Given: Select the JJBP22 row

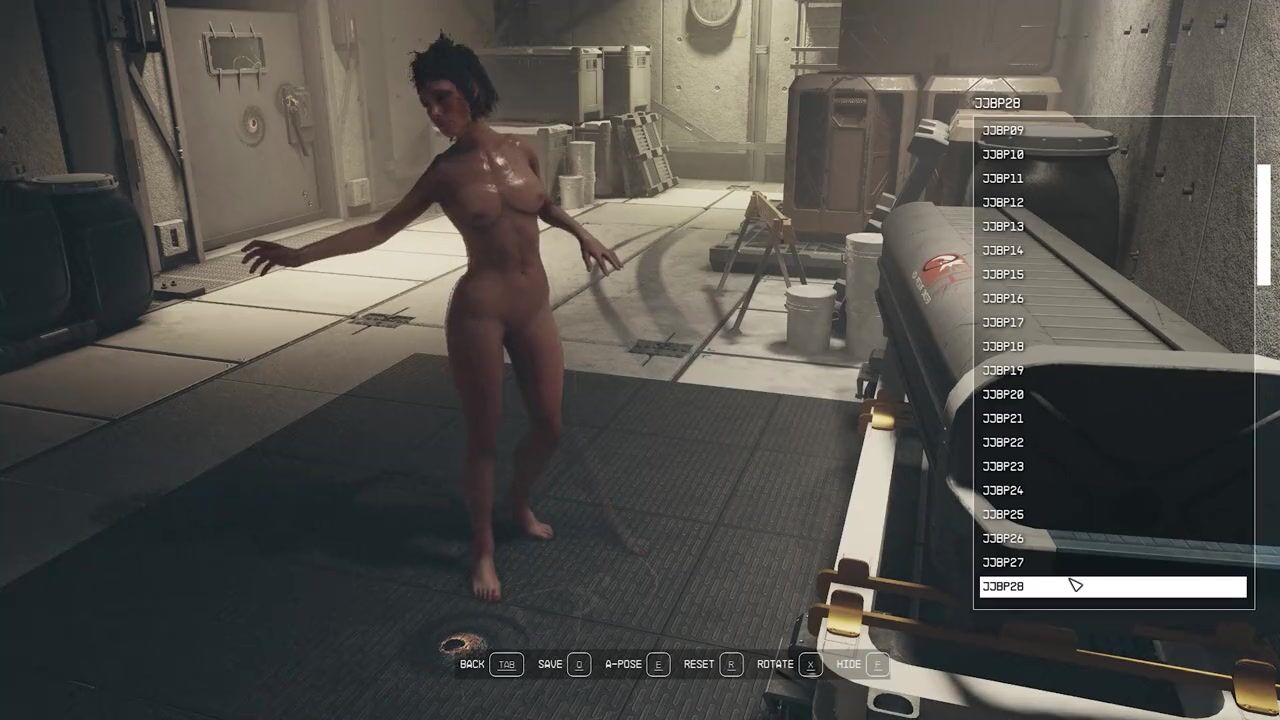Looking at the screenshot, I should [1003, 443].
